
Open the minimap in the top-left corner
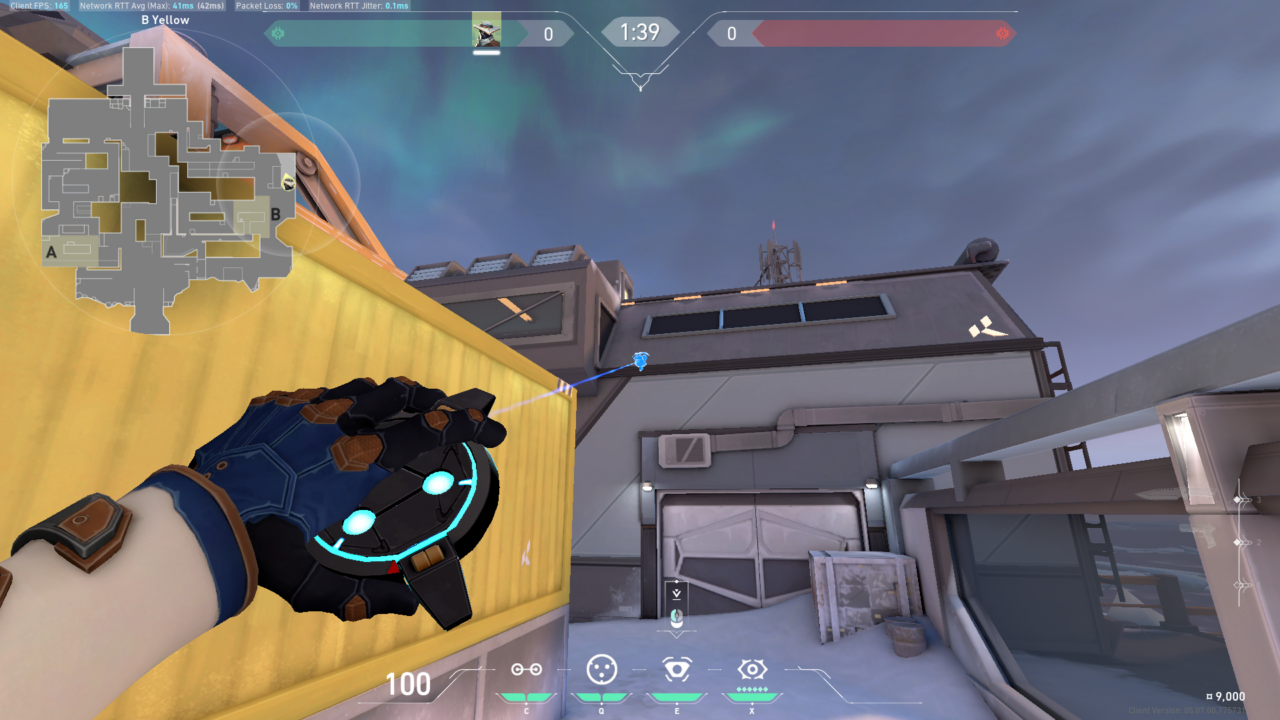coord(165,180)
